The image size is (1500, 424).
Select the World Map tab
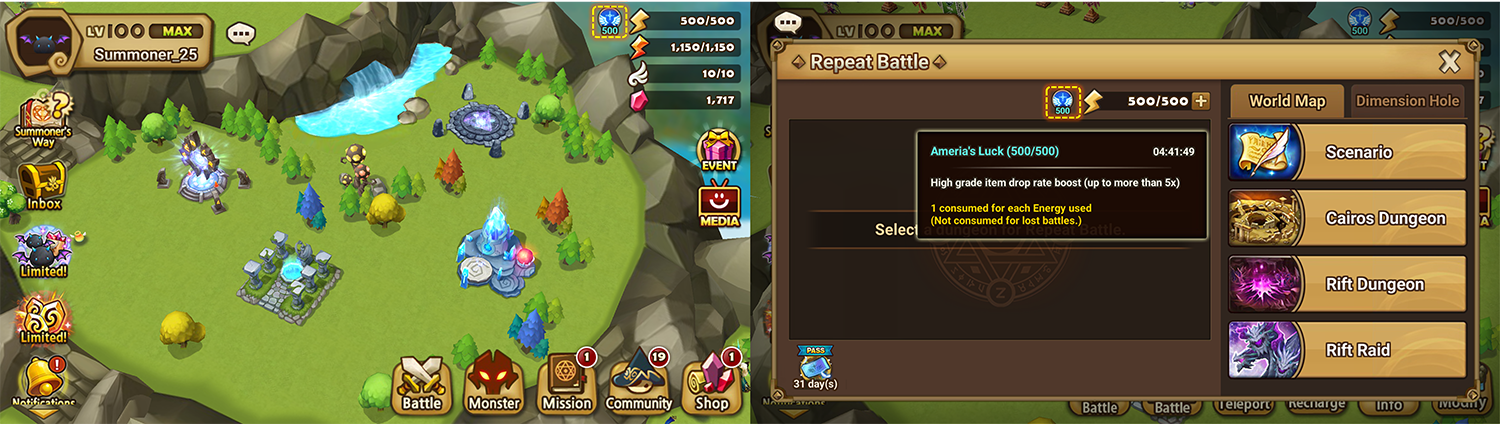1287,100
